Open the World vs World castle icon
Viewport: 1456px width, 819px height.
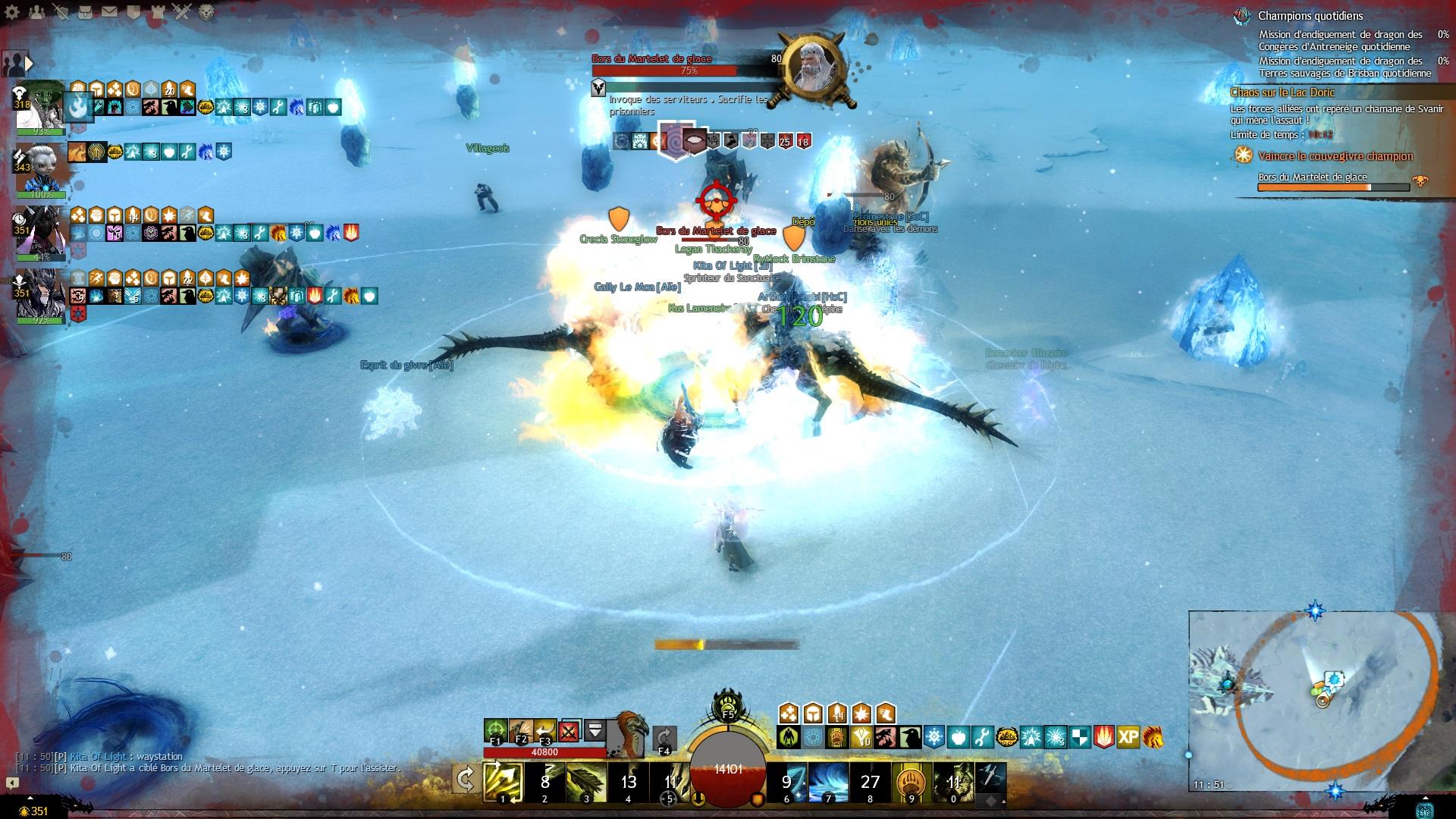tap(158, 12)
